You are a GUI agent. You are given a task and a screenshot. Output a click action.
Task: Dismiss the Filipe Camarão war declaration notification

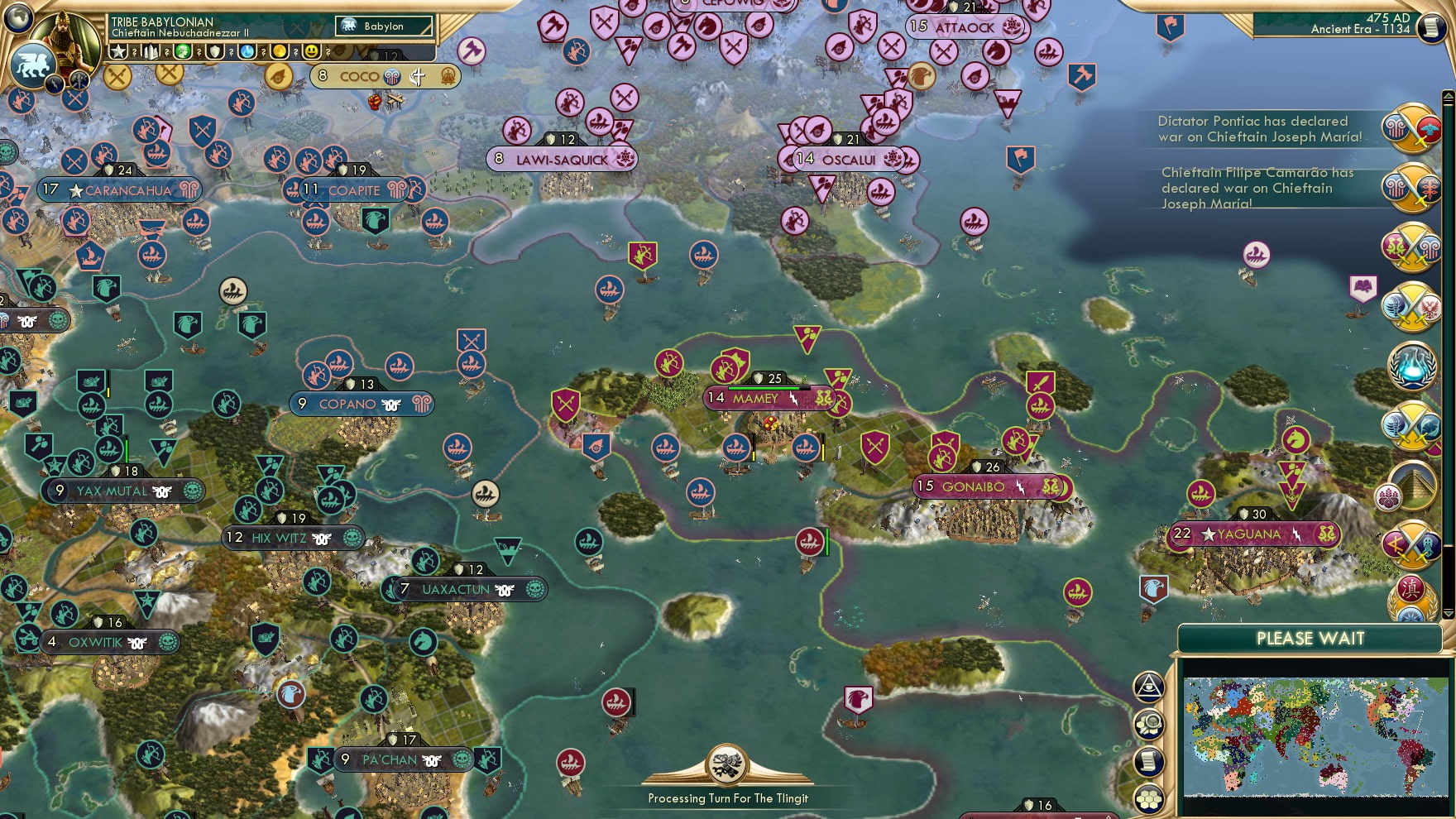coord(1412,189)
